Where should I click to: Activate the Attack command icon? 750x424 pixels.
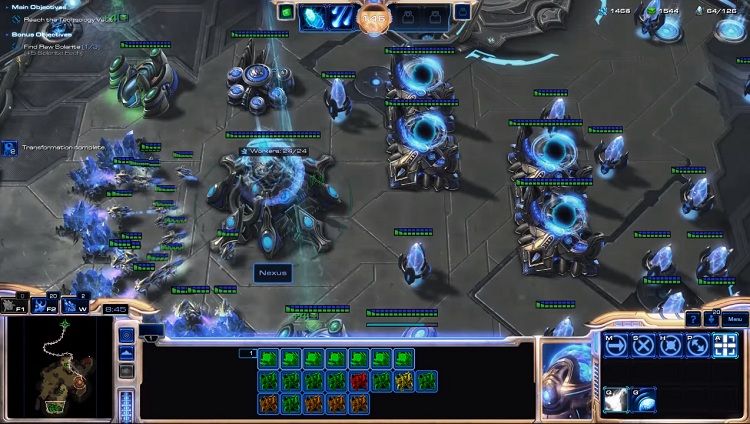click(726, 345)
